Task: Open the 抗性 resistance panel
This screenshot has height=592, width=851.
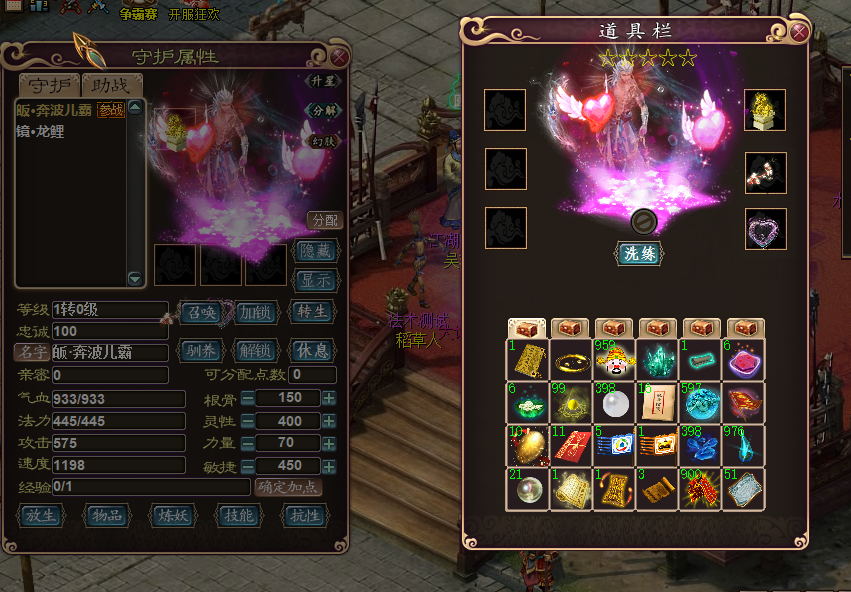Action: [306, 516]
